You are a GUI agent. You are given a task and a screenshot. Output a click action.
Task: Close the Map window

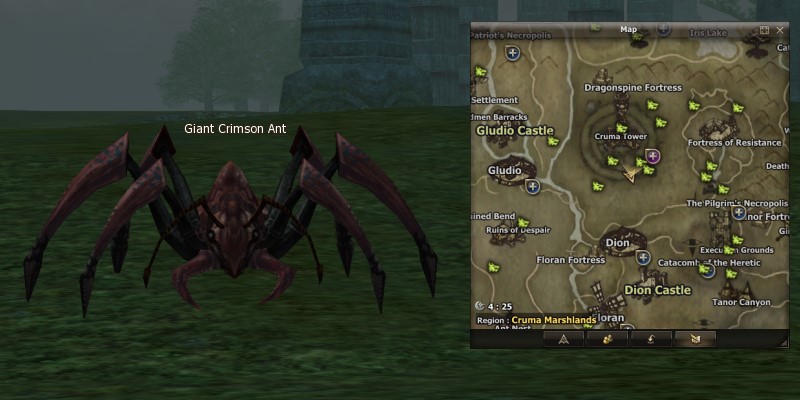pos(780,30)
